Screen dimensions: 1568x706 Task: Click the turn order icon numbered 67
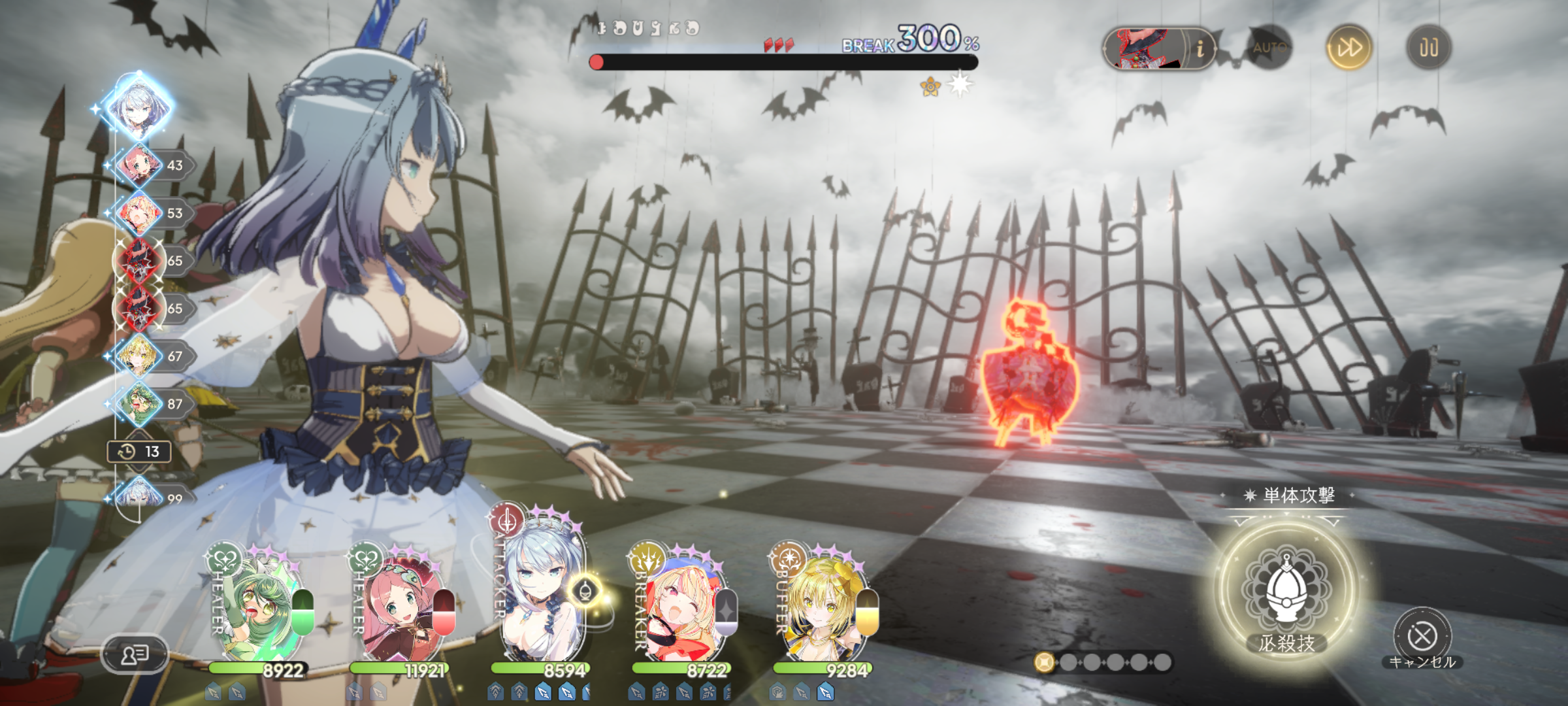[x=139, y=356]
